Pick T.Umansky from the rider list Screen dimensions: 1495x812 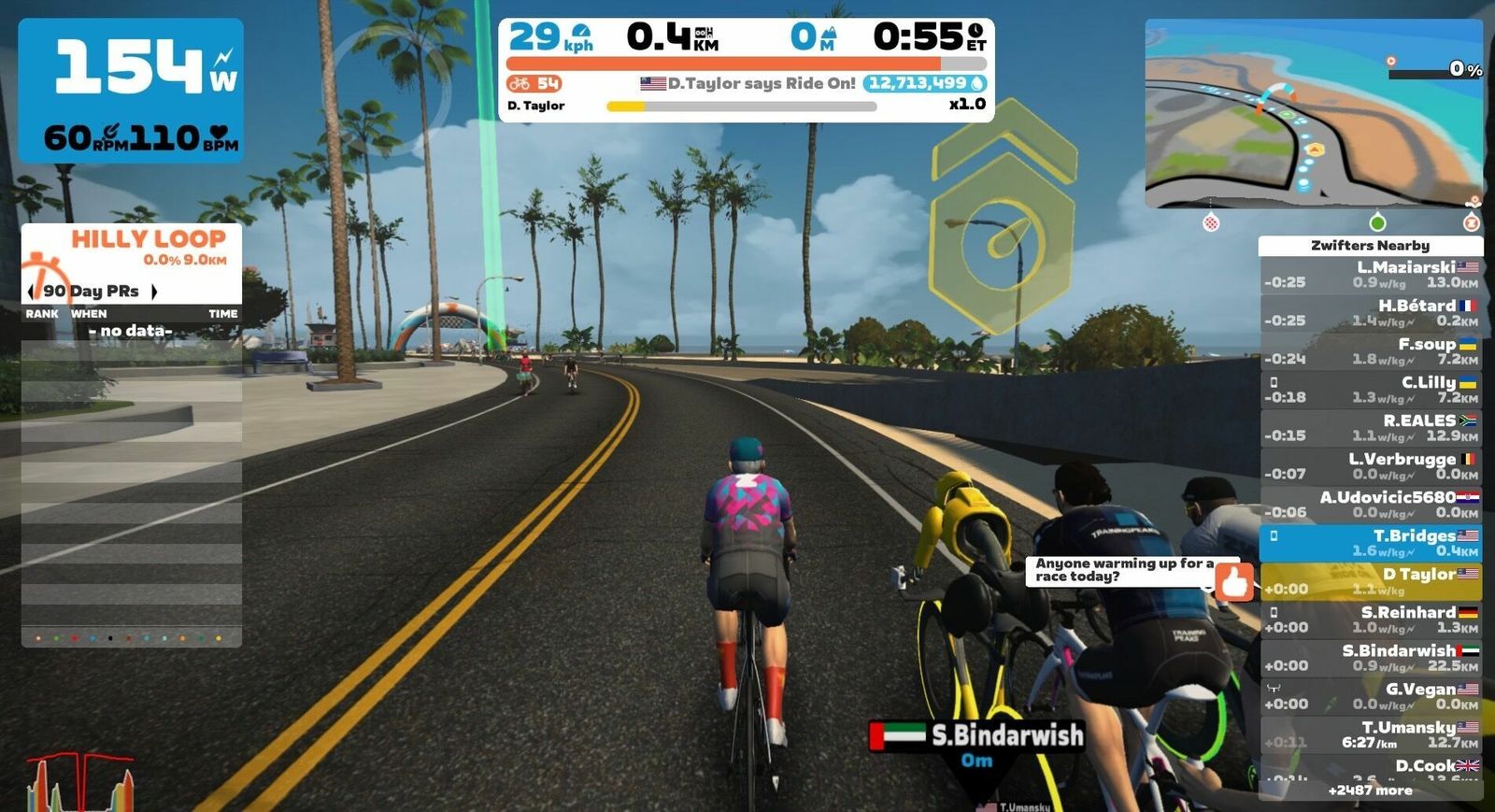click(x=1371, y=734)
